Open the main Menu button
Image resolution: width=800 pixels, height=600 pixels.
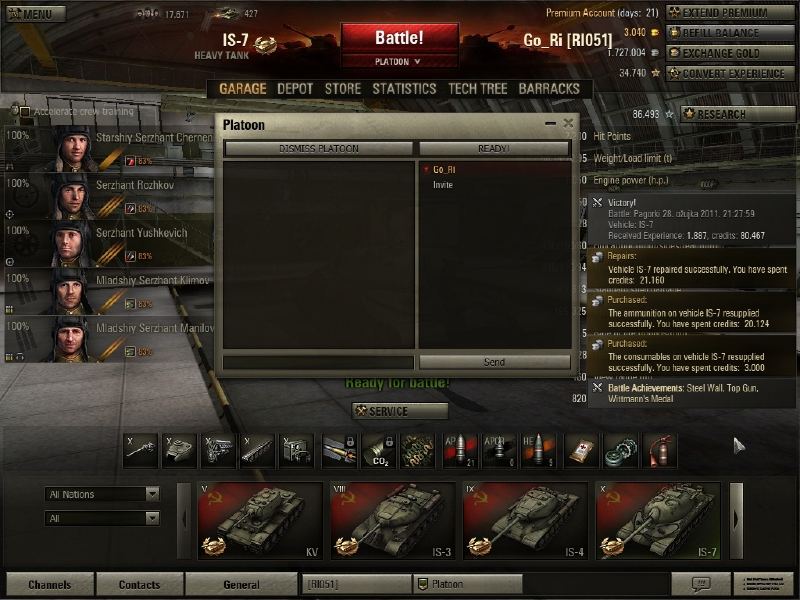click(x=30, y=14)
